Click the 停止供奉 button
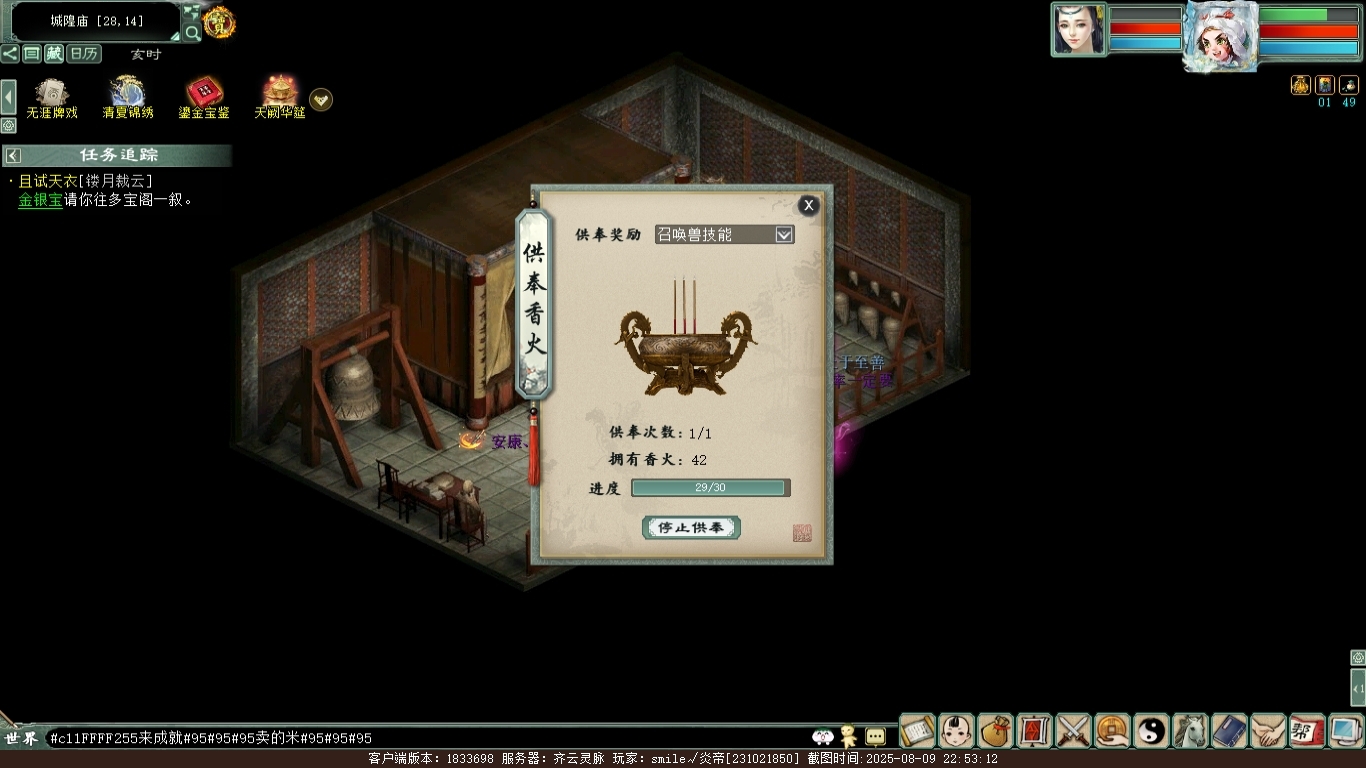This screenshot has width=1366, height=768. tap(691, 527)
